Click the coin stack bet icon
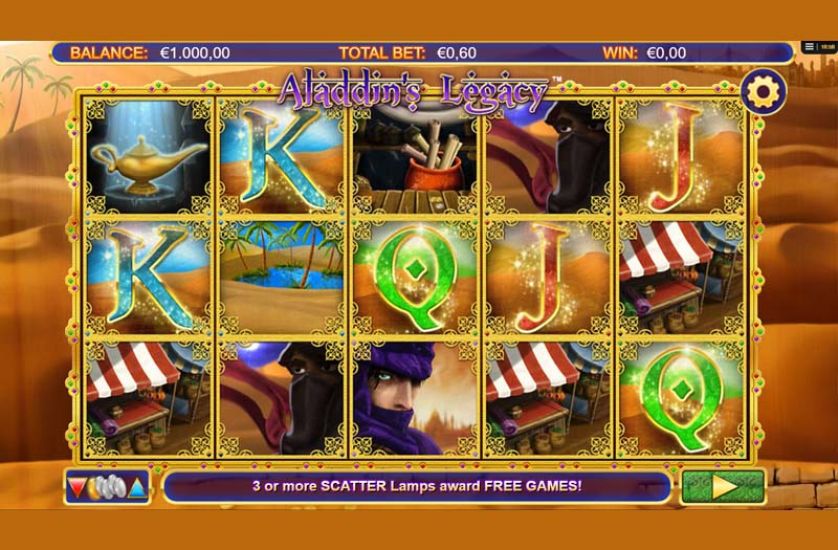Screen dimensions: 838x550 point(107,487)
